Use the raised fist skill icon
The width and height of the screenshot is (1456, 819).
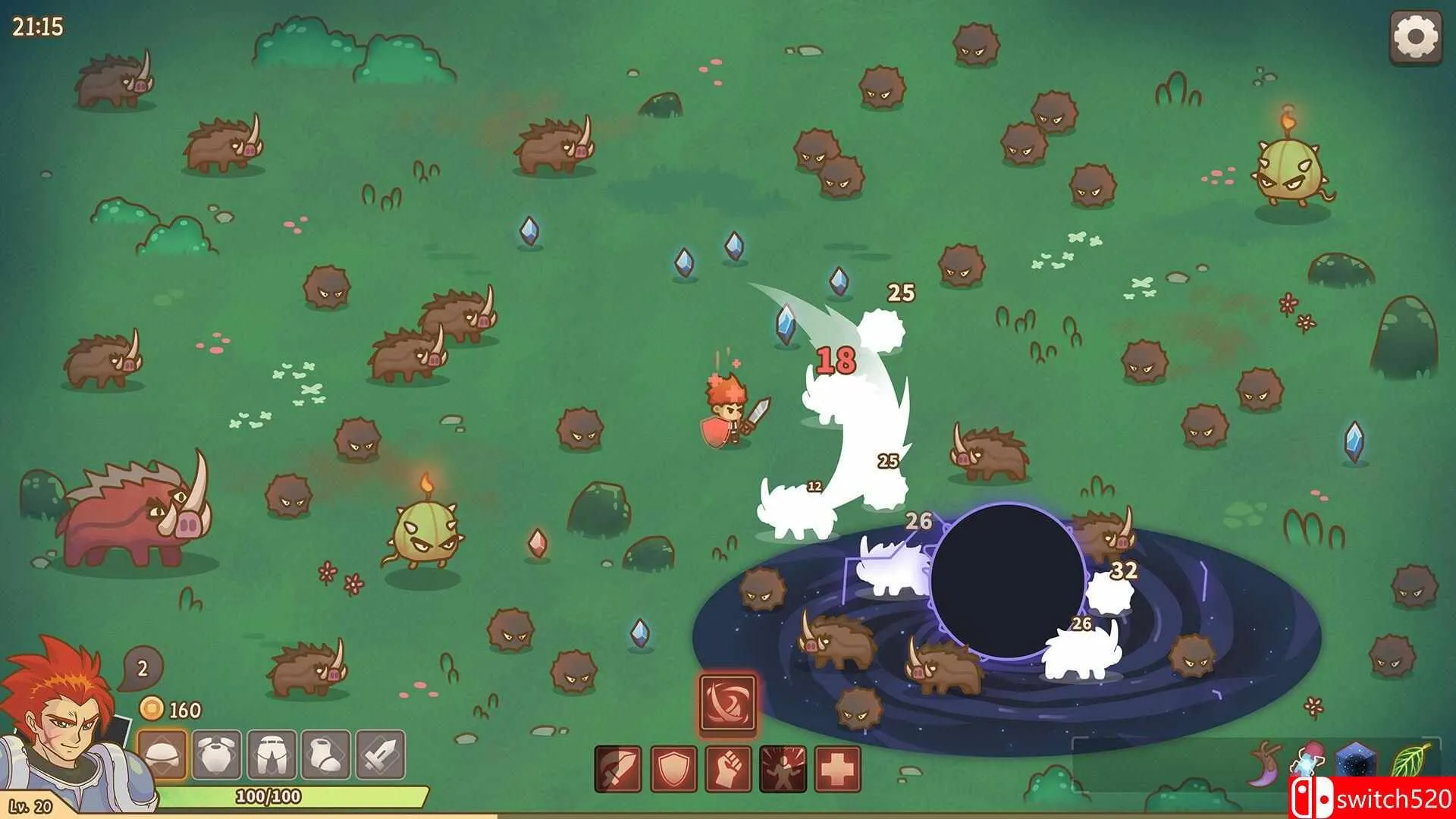point(729,768)
